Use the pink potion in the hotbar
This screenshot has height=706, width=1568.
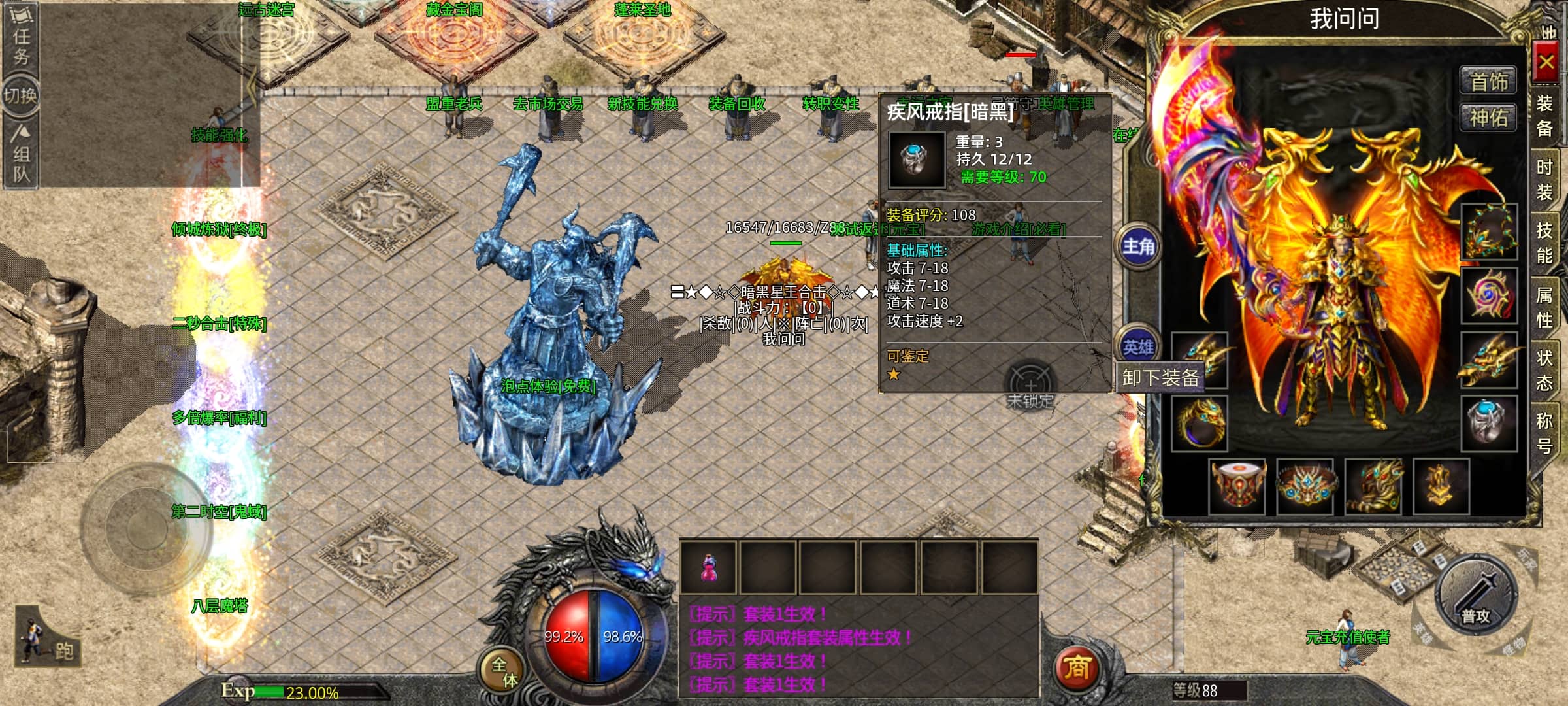pyautogui.click(x=708, y=567)
